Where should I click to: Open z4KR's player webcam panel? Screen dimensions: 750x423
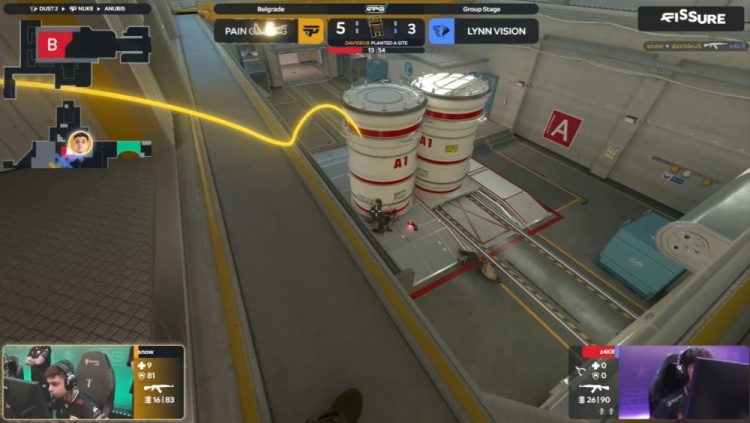click(683, 383)
